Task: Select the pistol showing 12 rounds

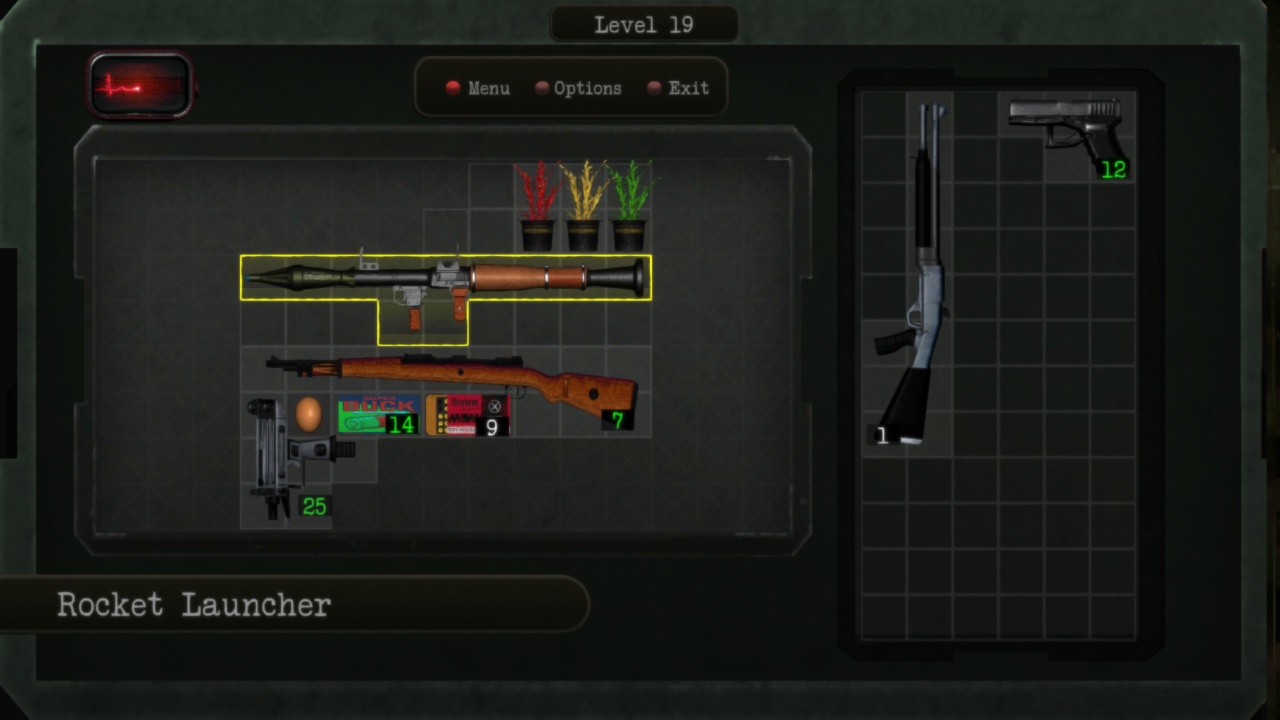Action: tap(1065, 130)
